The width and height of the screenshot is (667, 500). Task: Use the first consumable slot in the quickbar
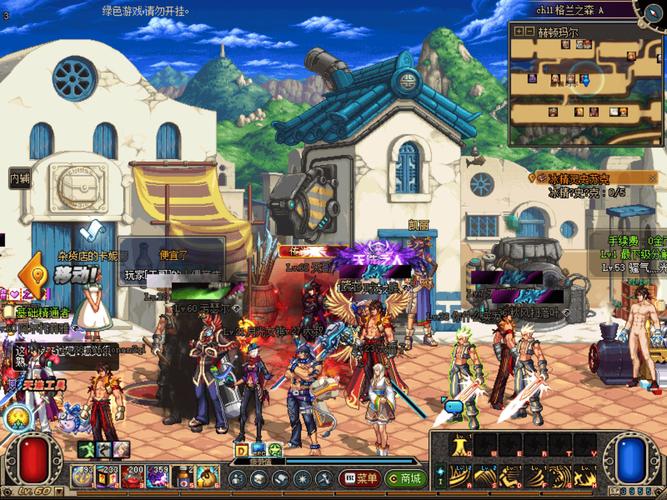tap(83, 479)
